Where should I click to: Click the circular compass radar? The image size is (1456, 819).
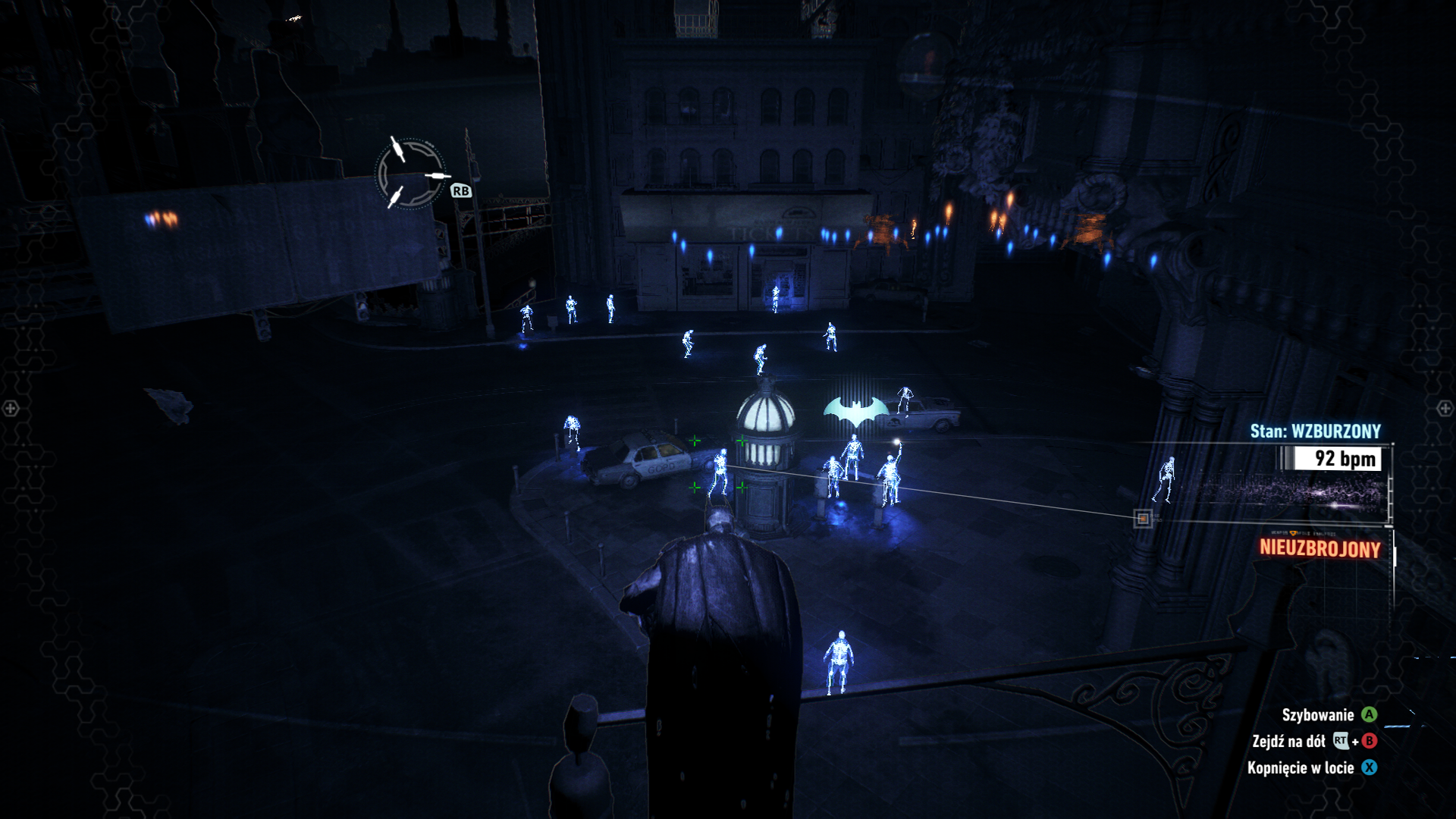tap(410, 174)
